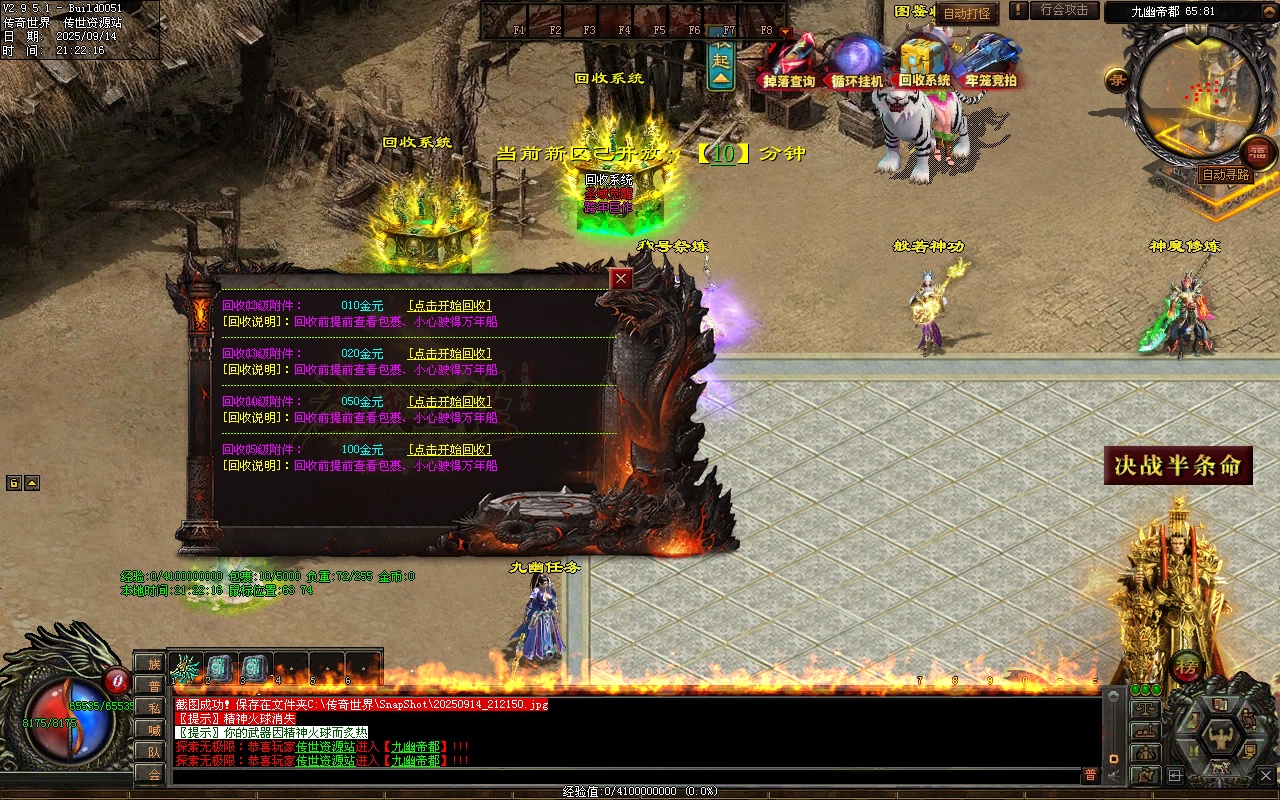Start recycling for the 010金元 row
This screenshot has width=1280, height=800.
[x=450, y=306]
